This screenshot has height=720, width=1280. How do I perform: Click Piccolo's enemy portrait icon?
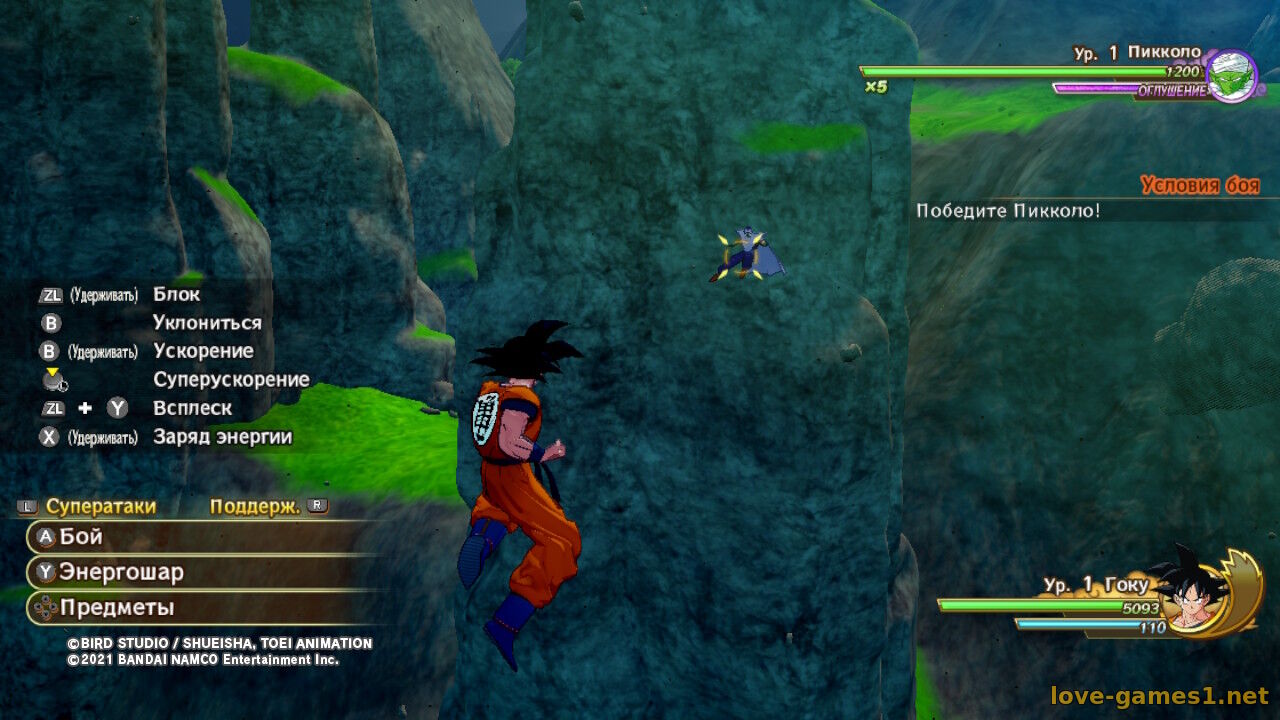(1231, 76)
